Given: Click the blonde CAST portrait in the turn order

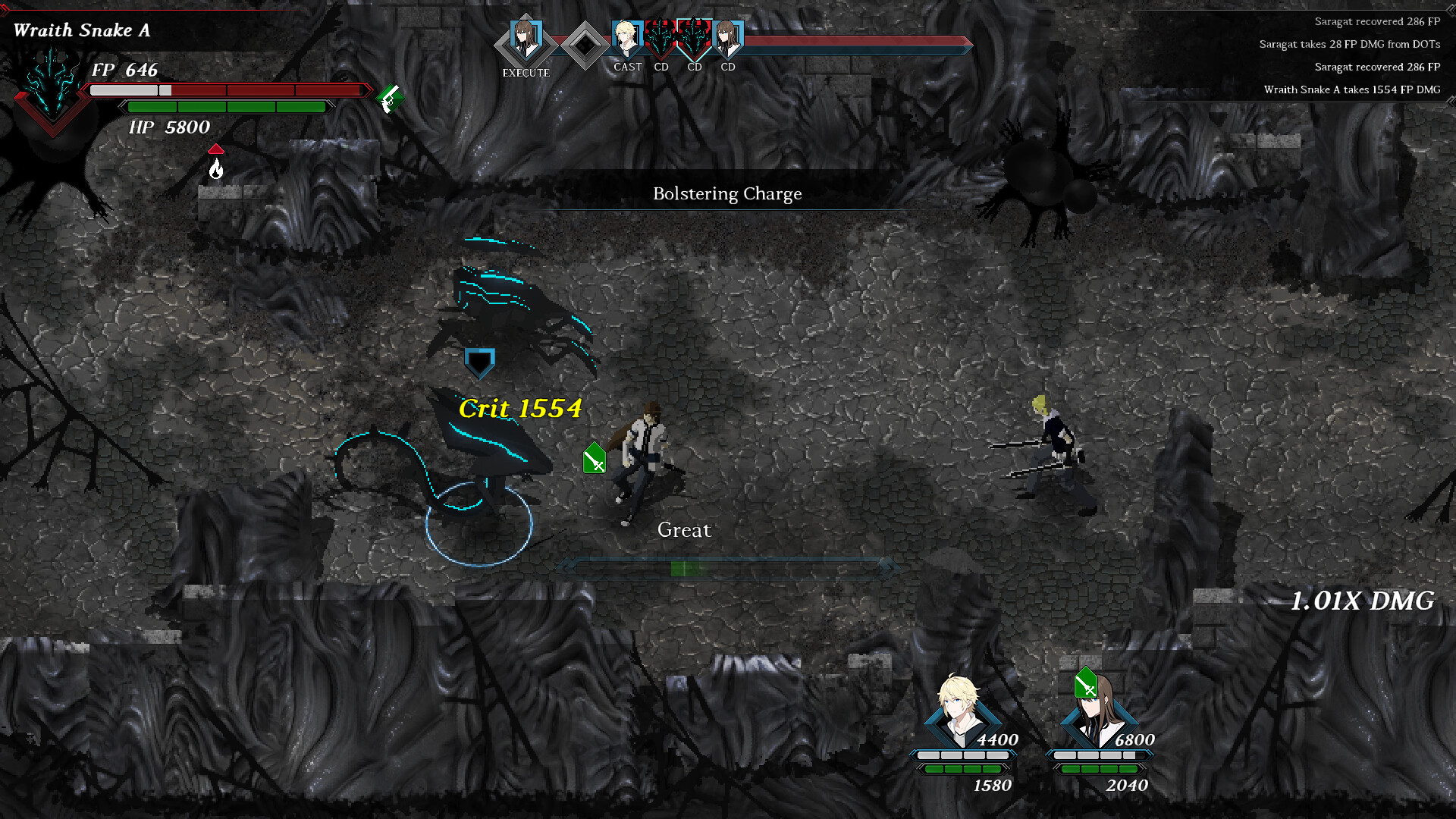Looking at the screenshot, I should (626, 39).
